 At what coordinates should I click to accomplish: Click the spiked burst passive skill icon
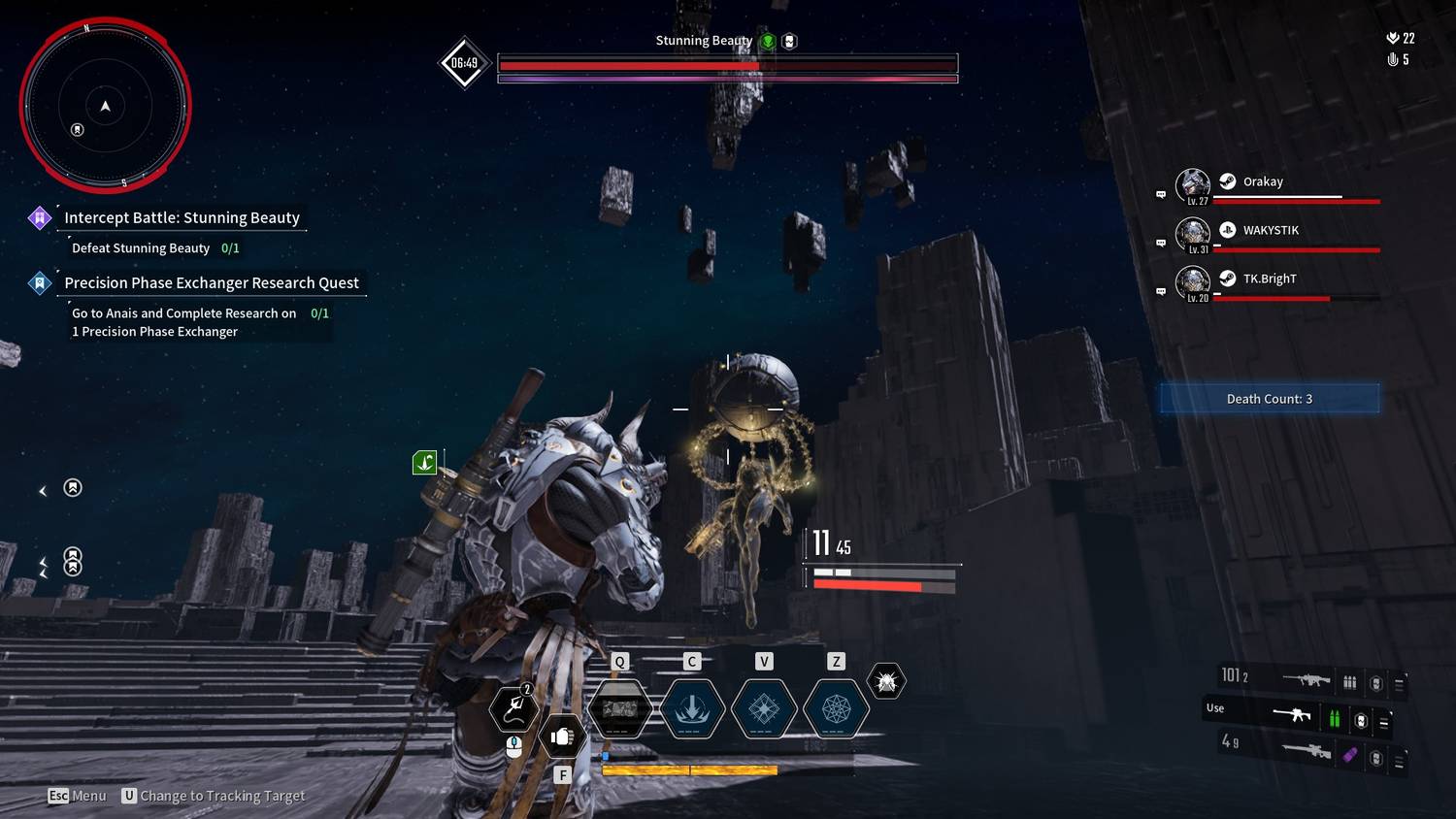tap(886, 681)
